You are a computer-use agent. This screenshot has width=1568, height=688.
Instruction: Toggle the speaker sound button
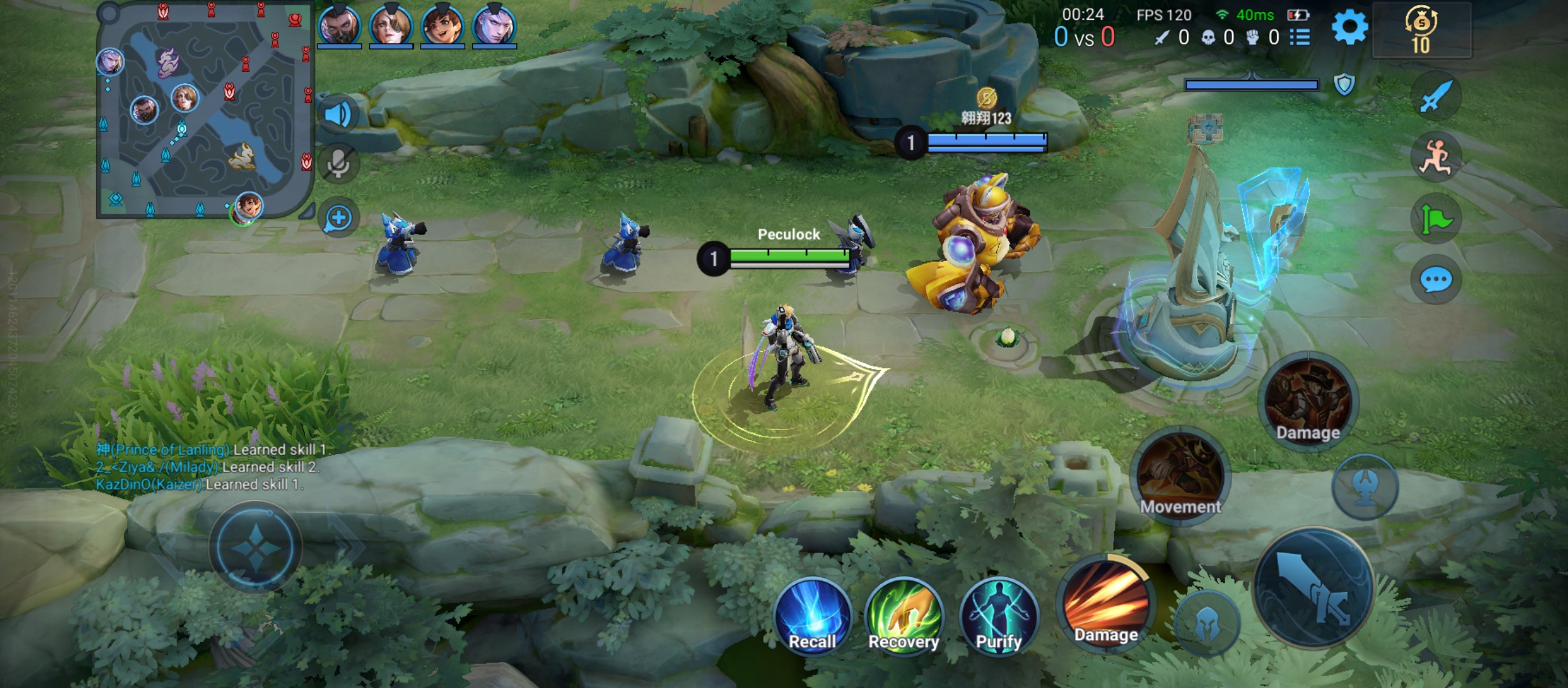[338, 115]
